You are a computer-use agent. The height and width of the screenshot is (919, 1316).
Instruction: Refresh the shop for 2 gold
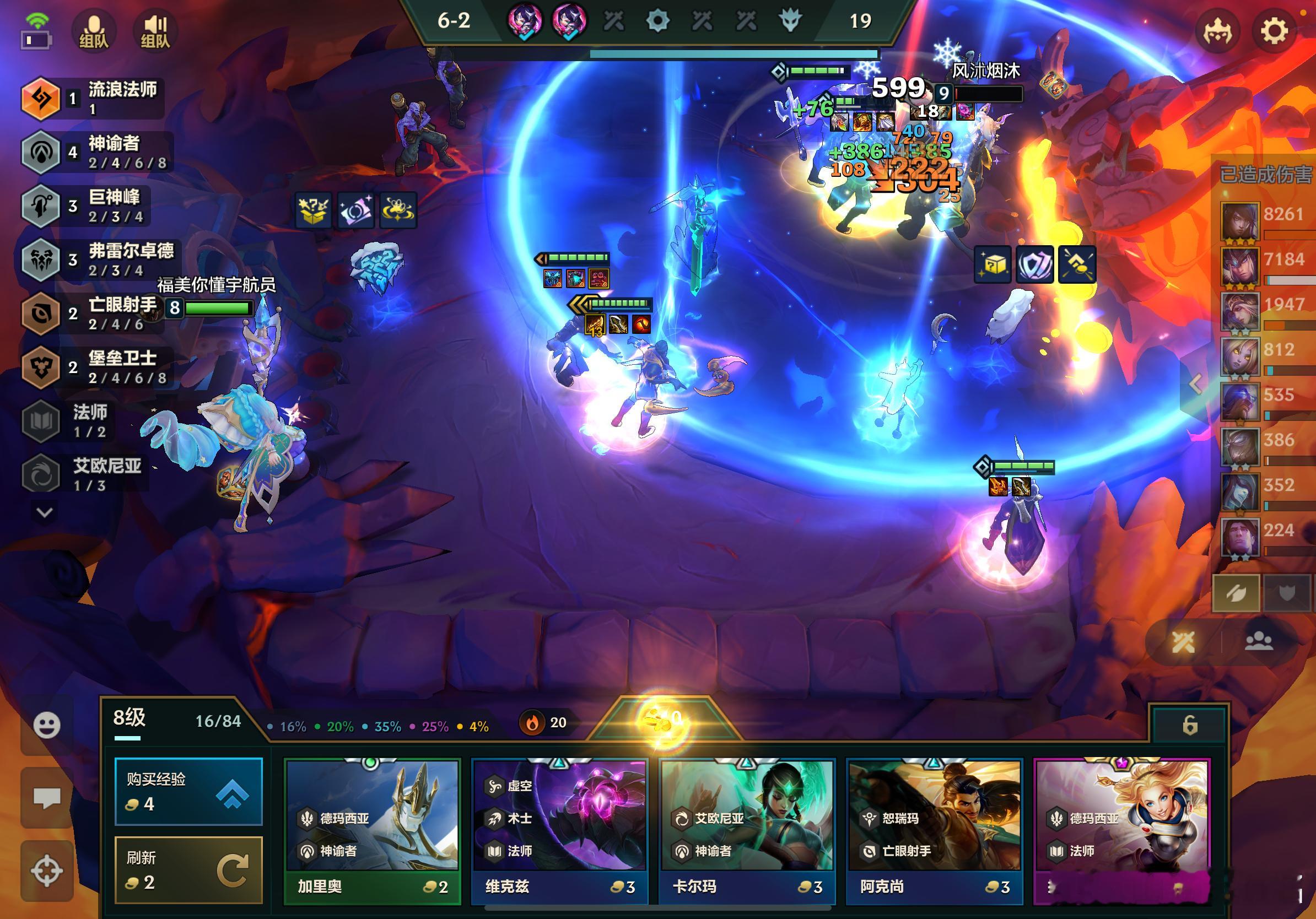(188, 870)
